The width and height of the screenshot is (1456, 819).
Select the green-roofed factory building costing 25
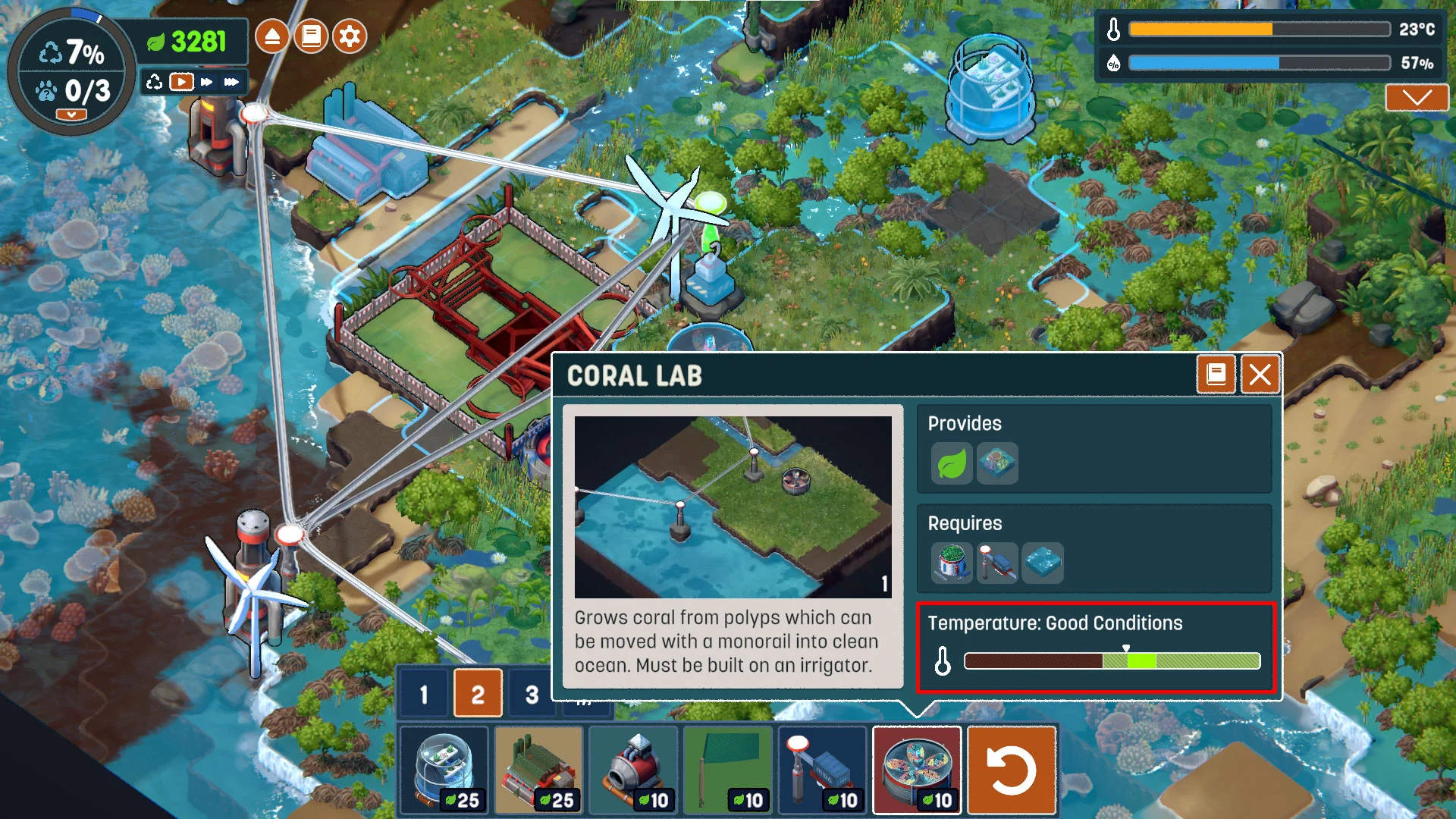539,770
